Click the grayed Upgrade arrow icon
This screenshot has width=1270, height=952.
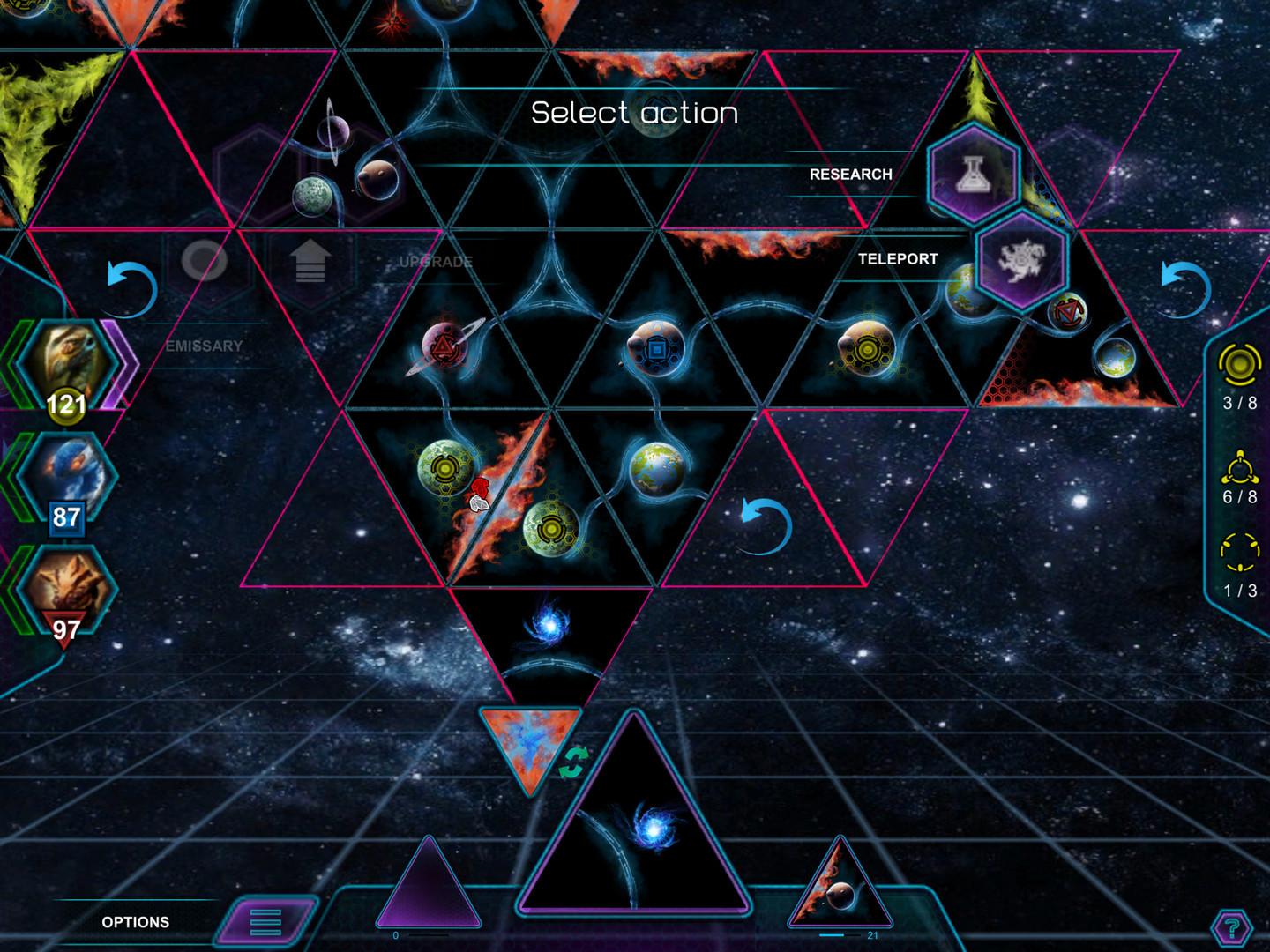coord(308,262)
